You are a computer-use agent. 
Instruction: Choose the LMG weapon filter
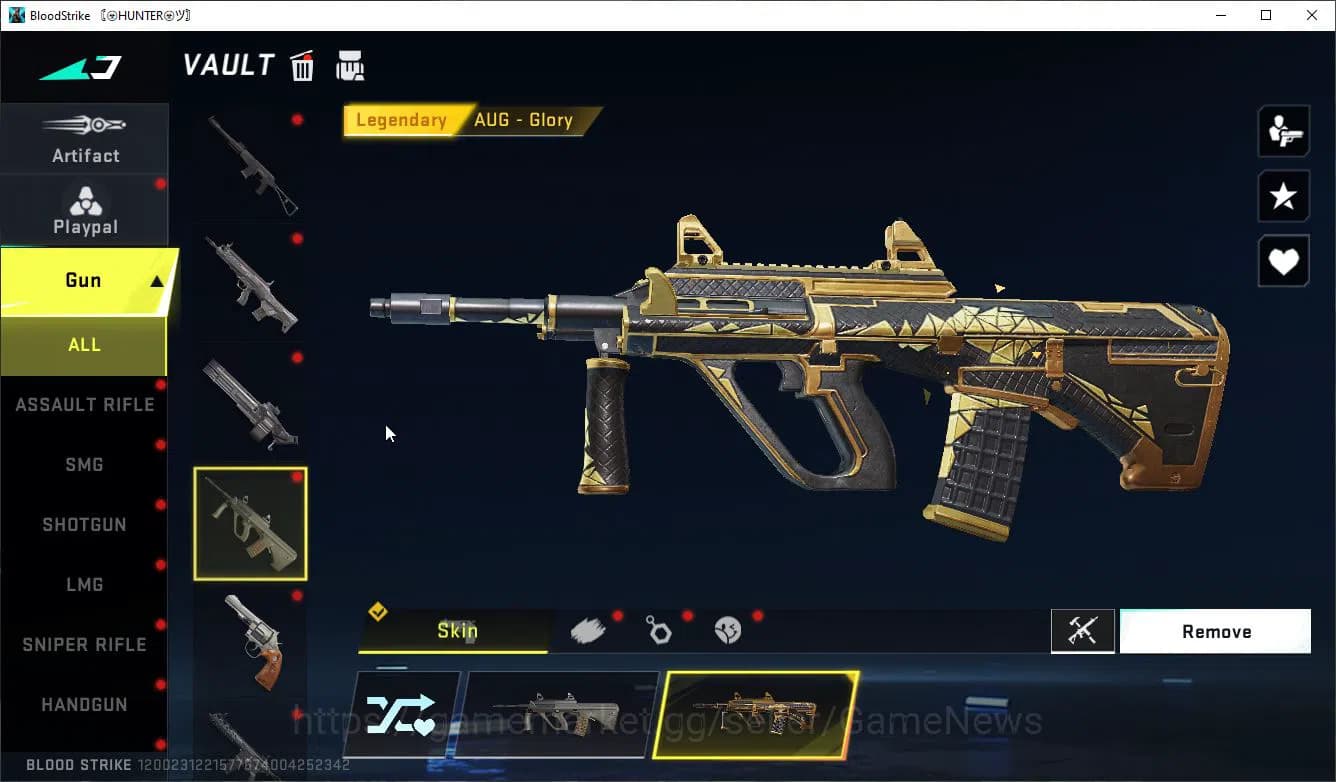(x=84, y=585)
